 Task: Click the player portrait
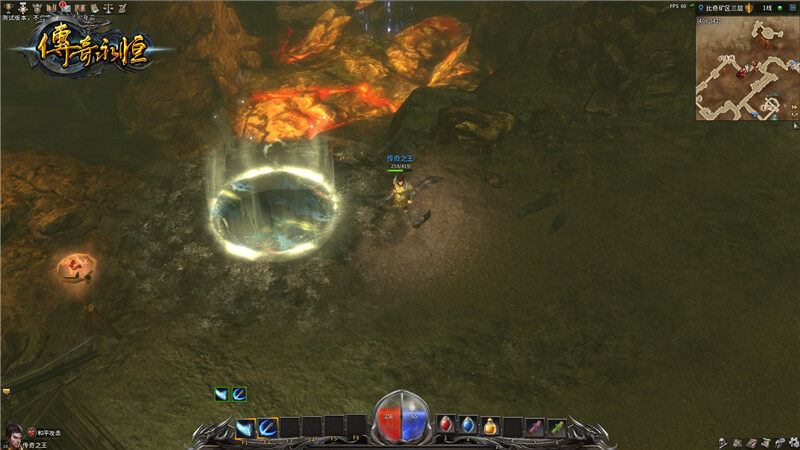13,435
